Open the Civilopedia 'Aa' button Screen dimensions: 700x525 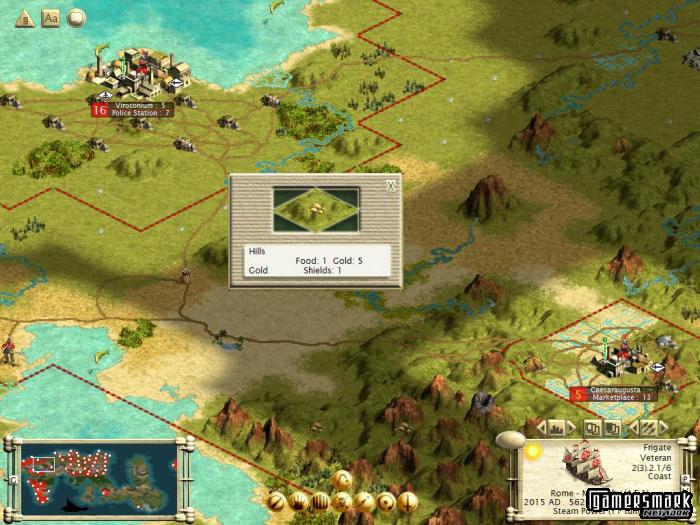tap(50, 17)
